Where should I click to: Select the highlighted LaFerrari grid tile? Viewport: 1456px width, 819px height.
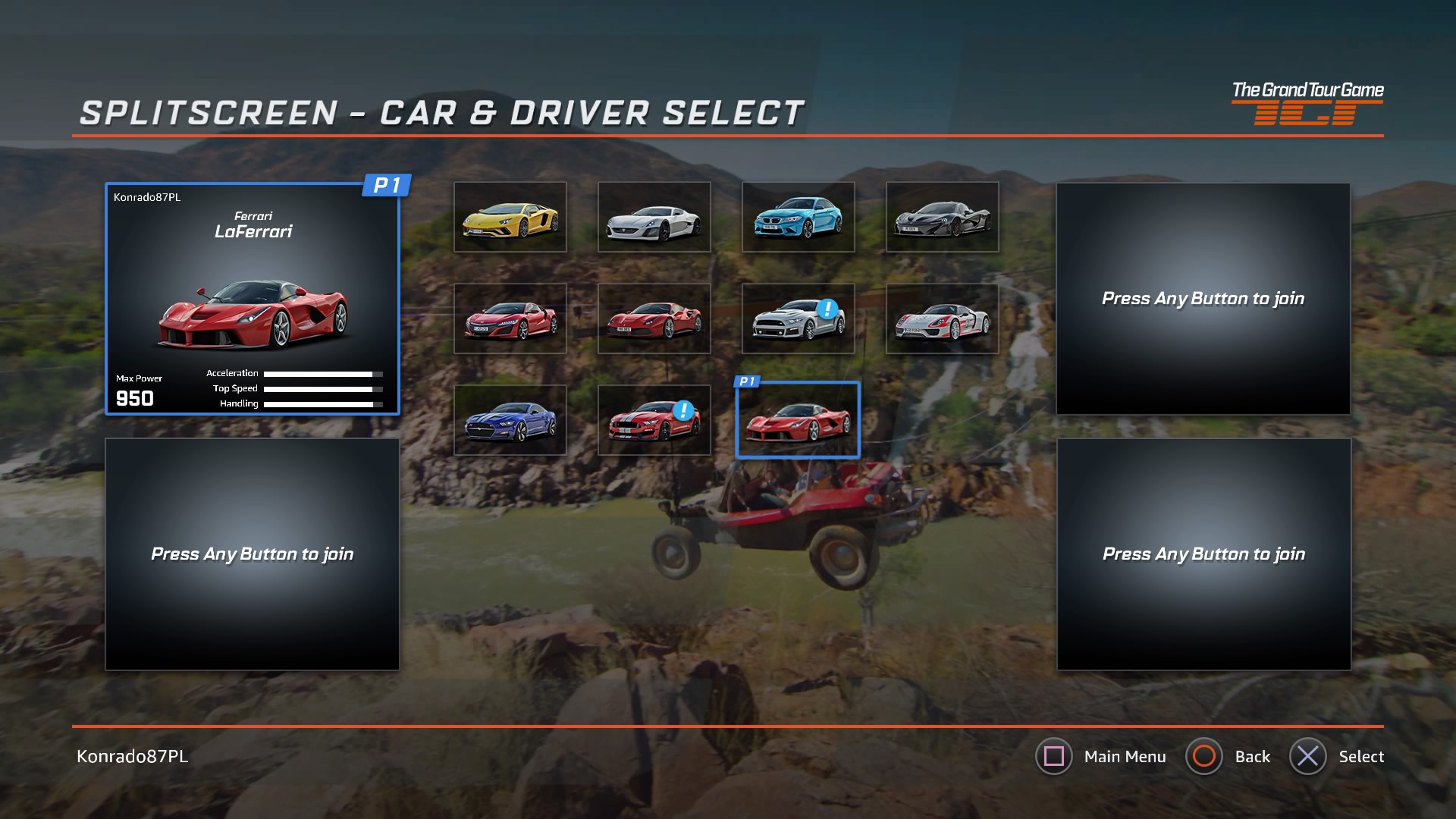pos(798,420)
